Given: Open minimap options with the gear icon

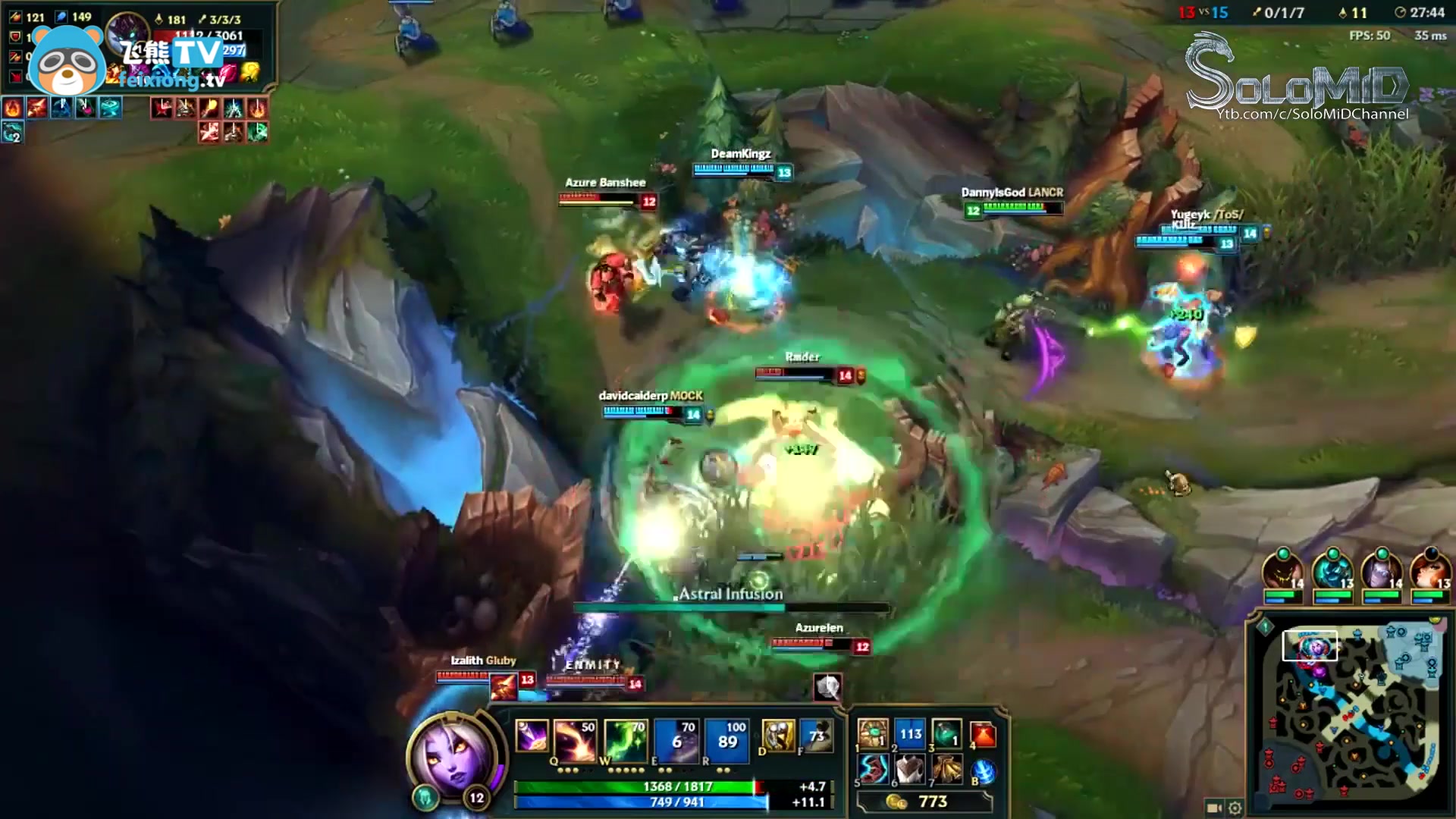Looking at the screenshot, I should click(x=1235, y=808).
